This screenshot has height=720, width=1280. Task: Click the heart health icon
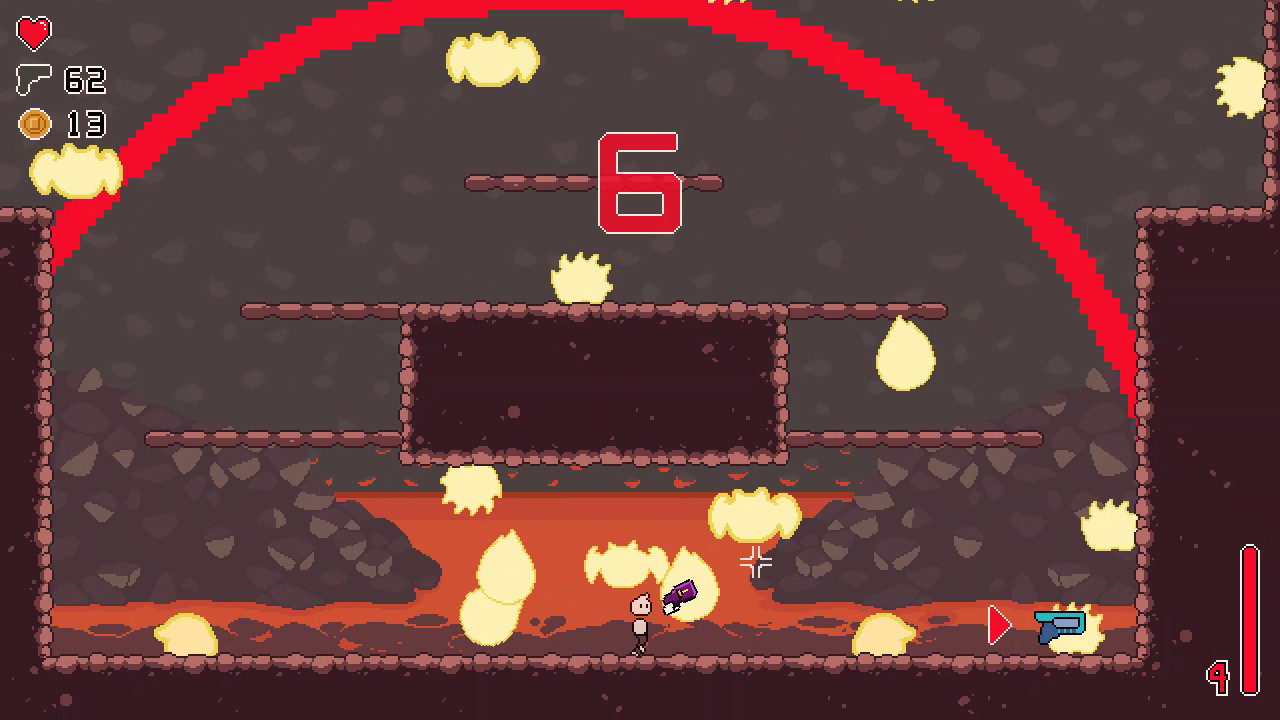point(33,33)
